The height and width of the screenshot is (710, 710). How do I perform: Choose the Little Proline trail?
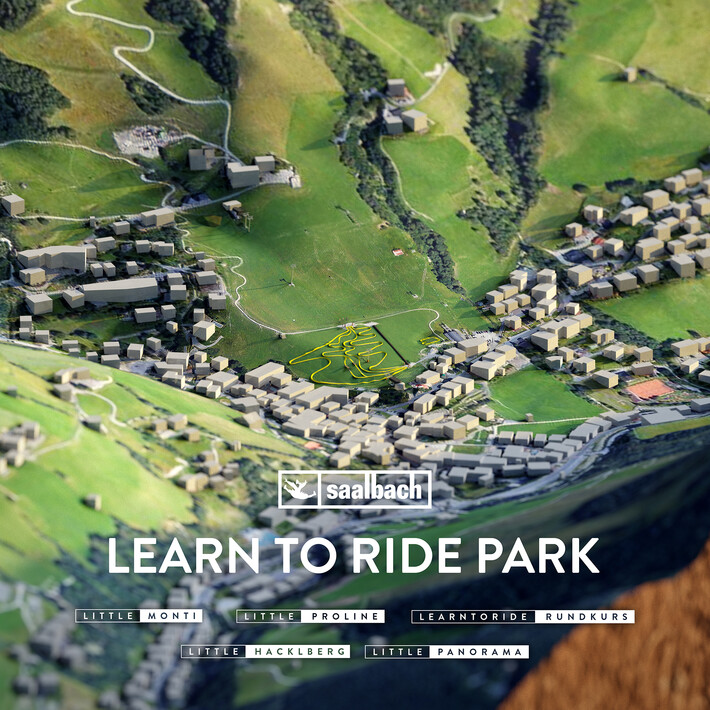pos(310,616)
